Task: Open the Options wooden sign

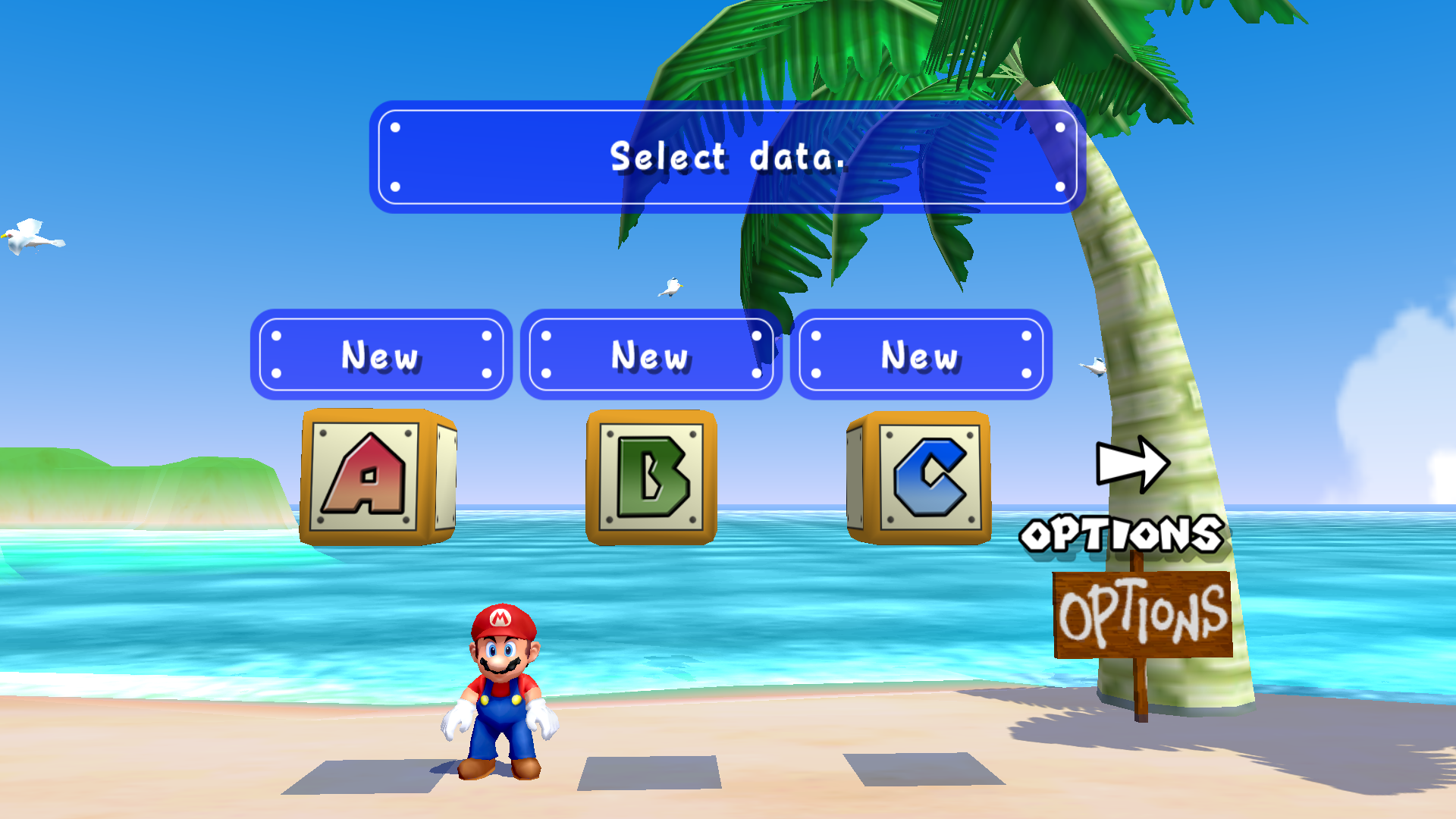Action: click(x=1142, y=614)
